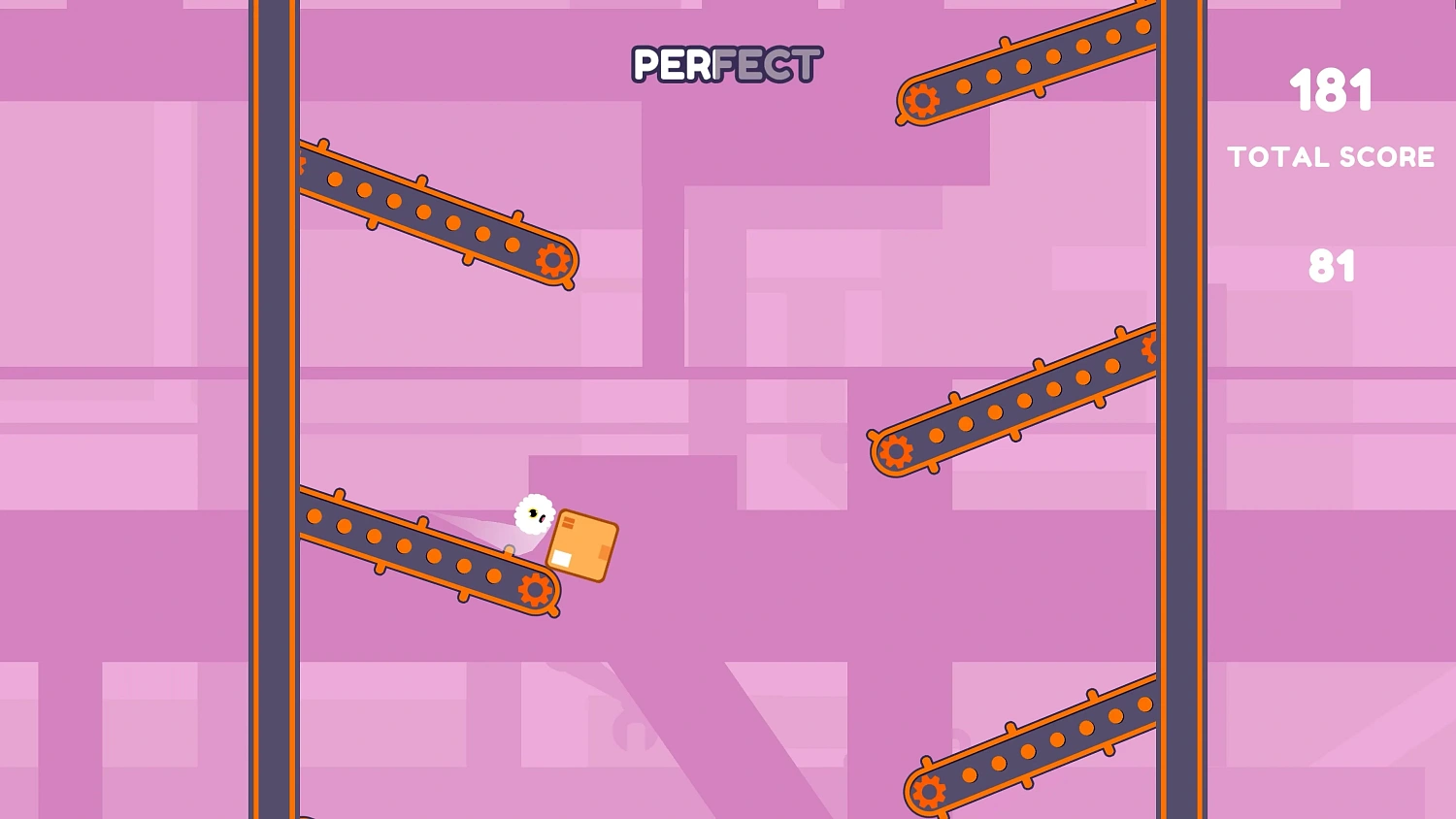1456x819 pixels.
Task: Tap the gear near the top of the right-middle conveyor
Action: click(x=1150, y=346)
